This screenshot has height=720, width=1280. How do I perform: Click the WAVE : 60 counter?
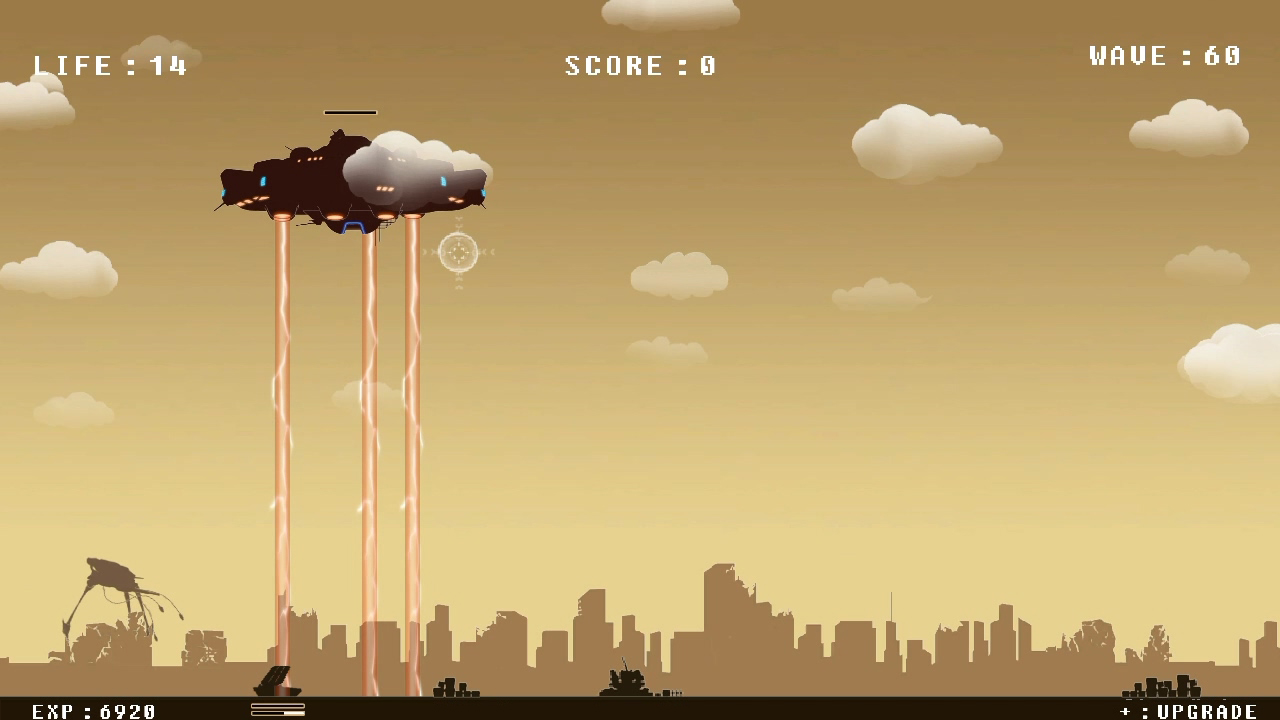point(1164,56)
